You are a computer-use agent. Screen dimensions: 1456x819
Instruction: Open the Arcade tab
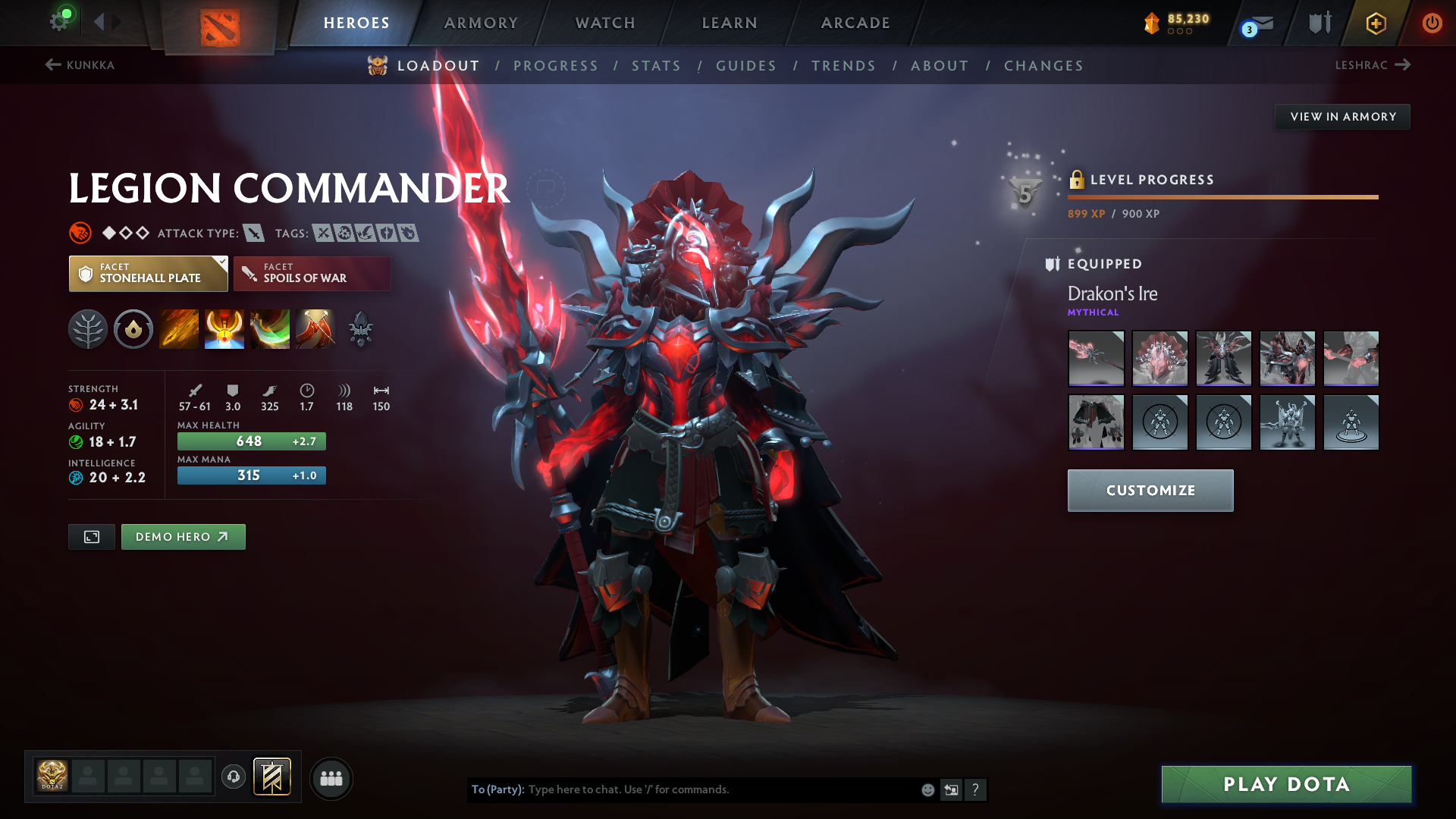[855, 23]
